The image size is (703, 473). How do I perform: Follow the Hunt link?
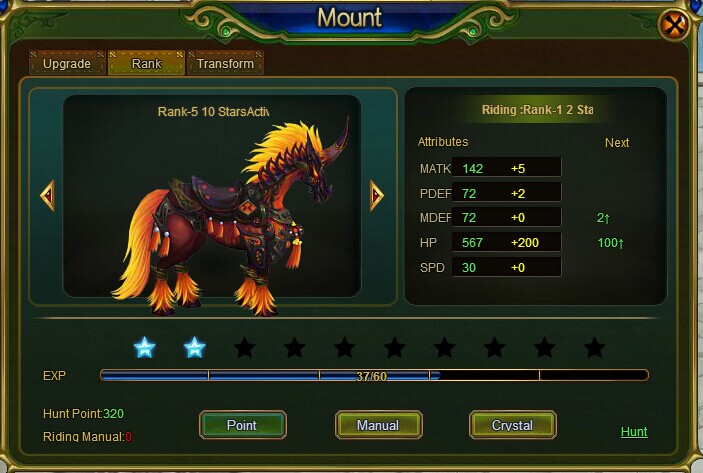pyautogui.click(x=634, y=432)
